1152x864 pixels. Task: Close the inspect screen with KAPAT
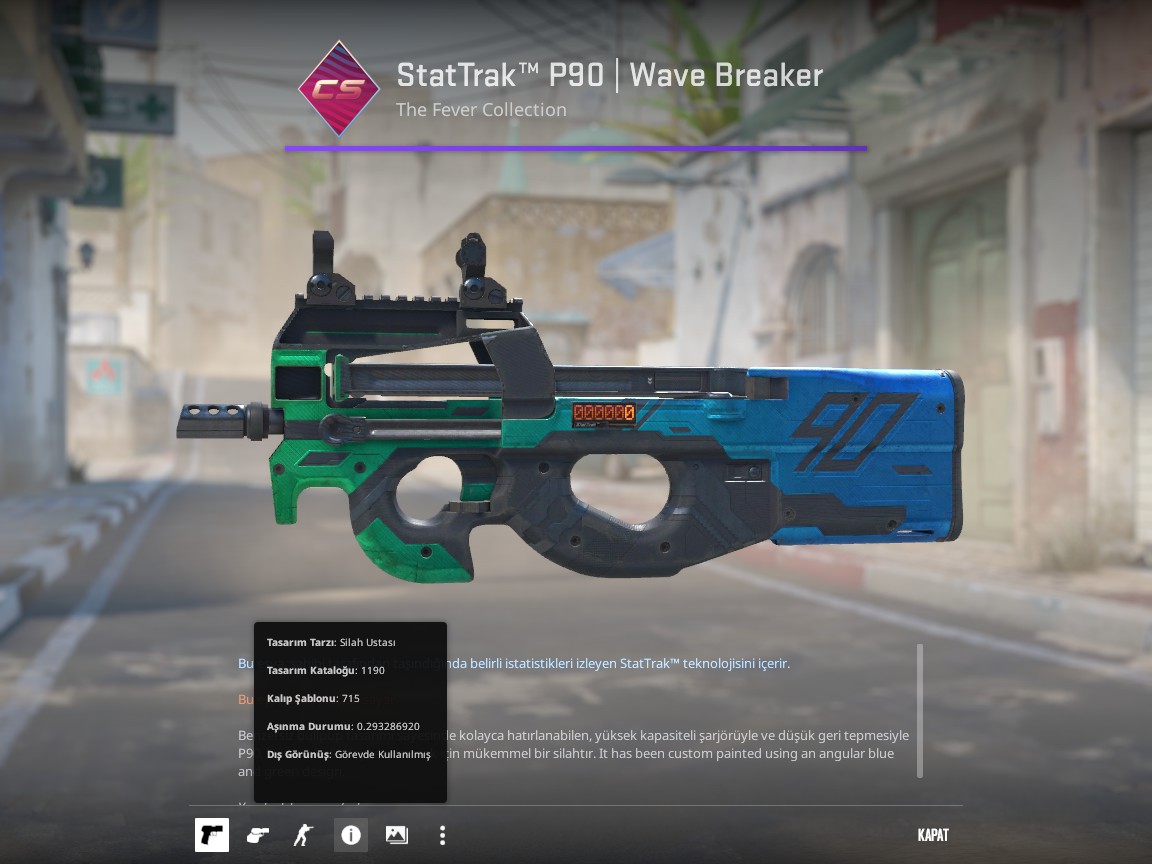coord(932,835)
